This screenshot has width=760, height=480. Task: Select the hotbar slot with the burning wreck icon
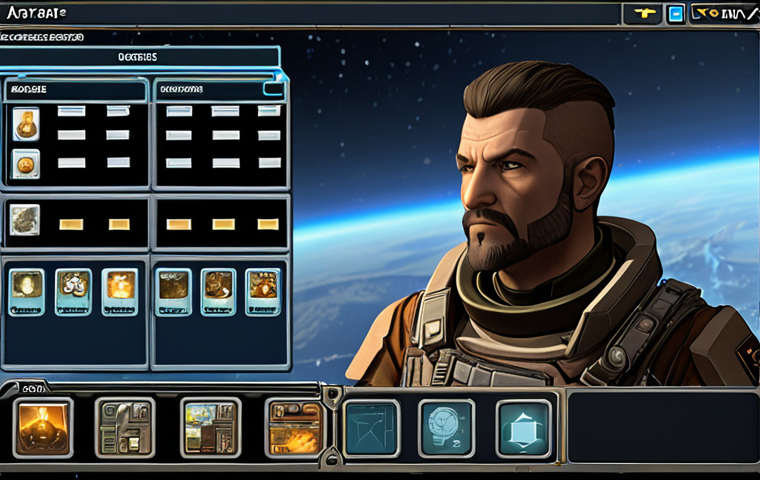(294, 427)
